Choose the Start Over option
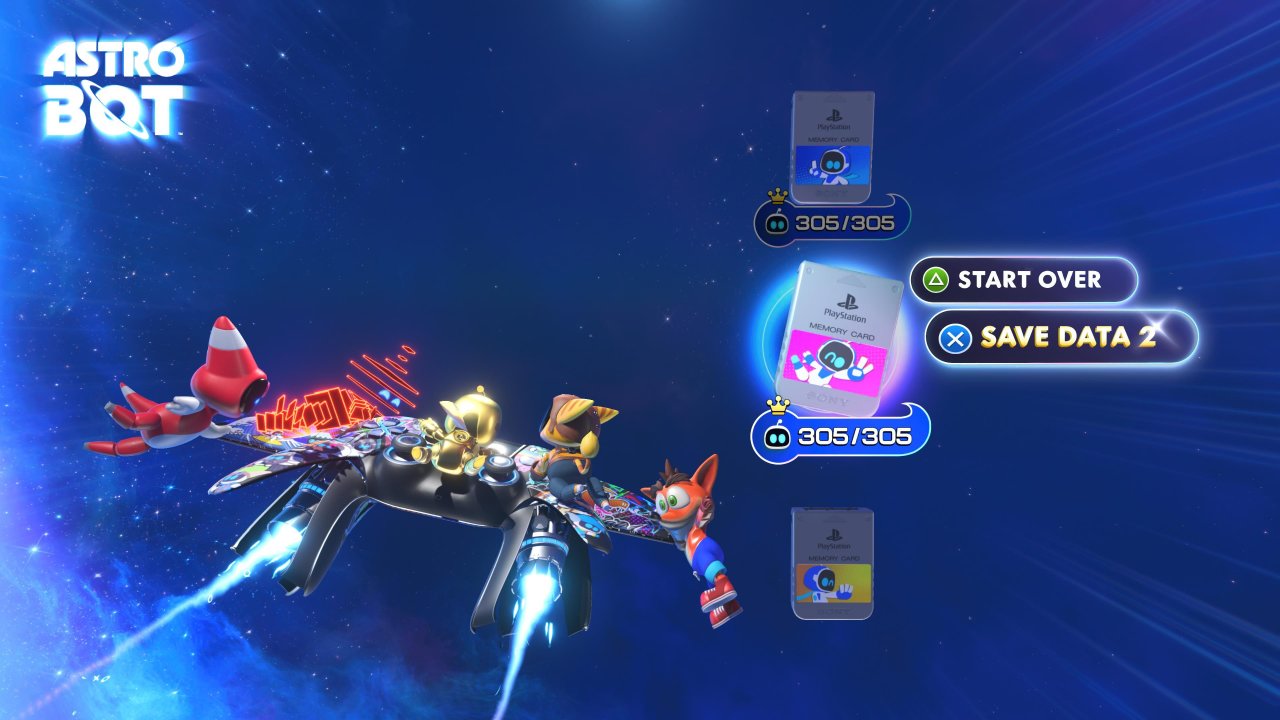The image size is (1280, 720). 1024,280
